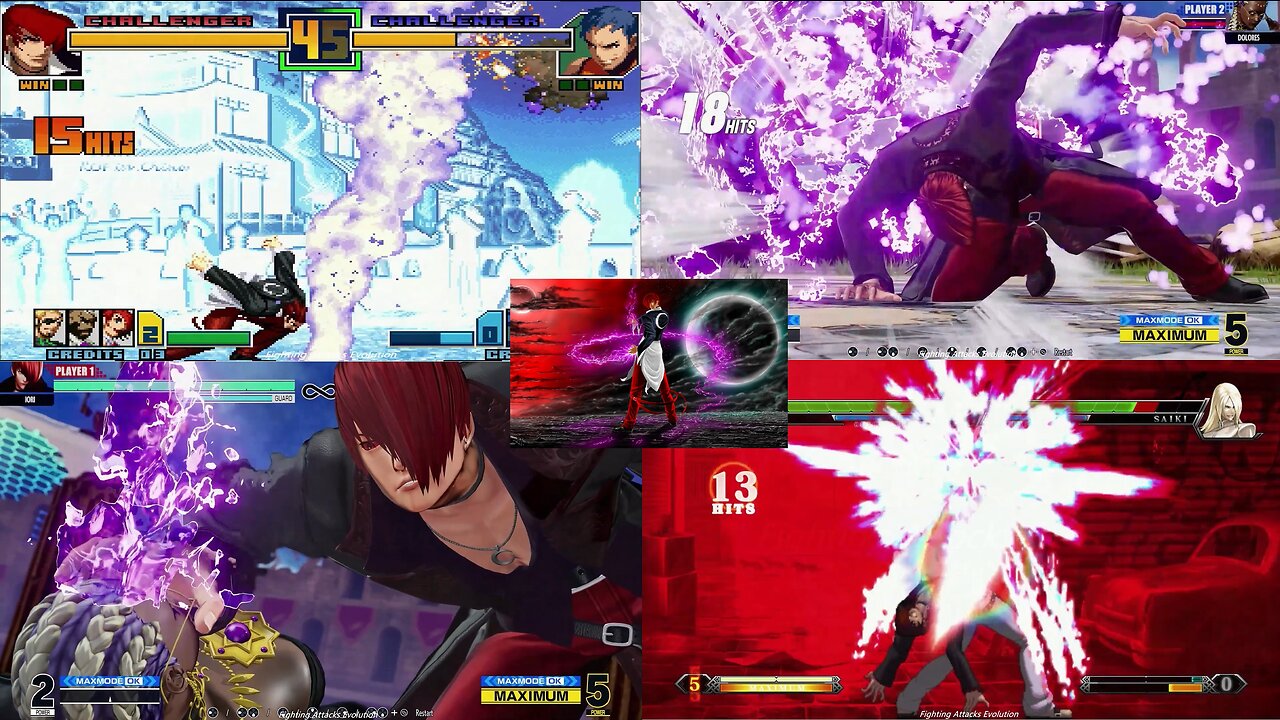Open the circled input icon at row's end
The width and height of the screenshot is (1280, 720).
point(405,713)
